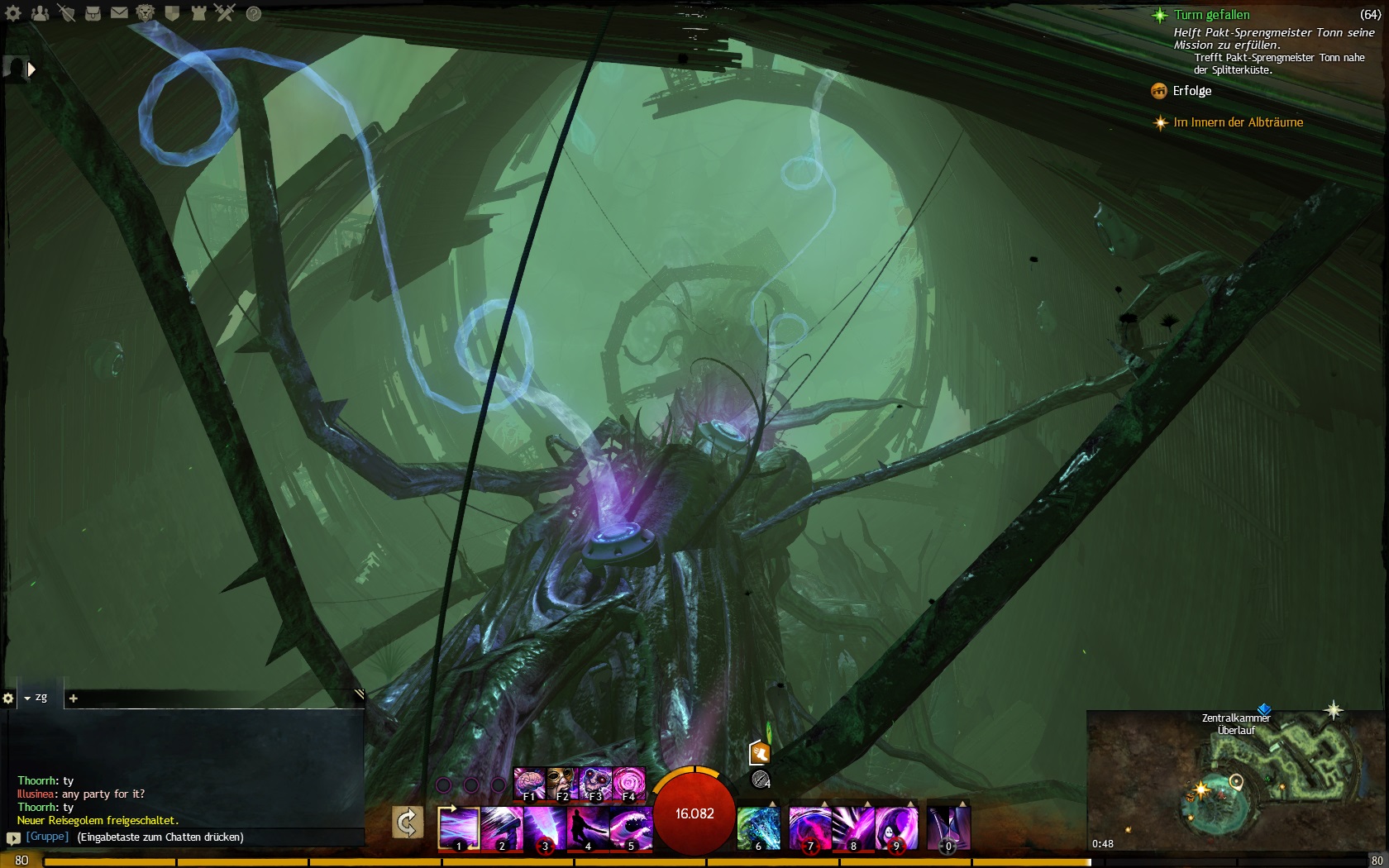Open the gear-shaped game menu
This screenshot has width=1389, height=868.
click(x=13, y=13)
